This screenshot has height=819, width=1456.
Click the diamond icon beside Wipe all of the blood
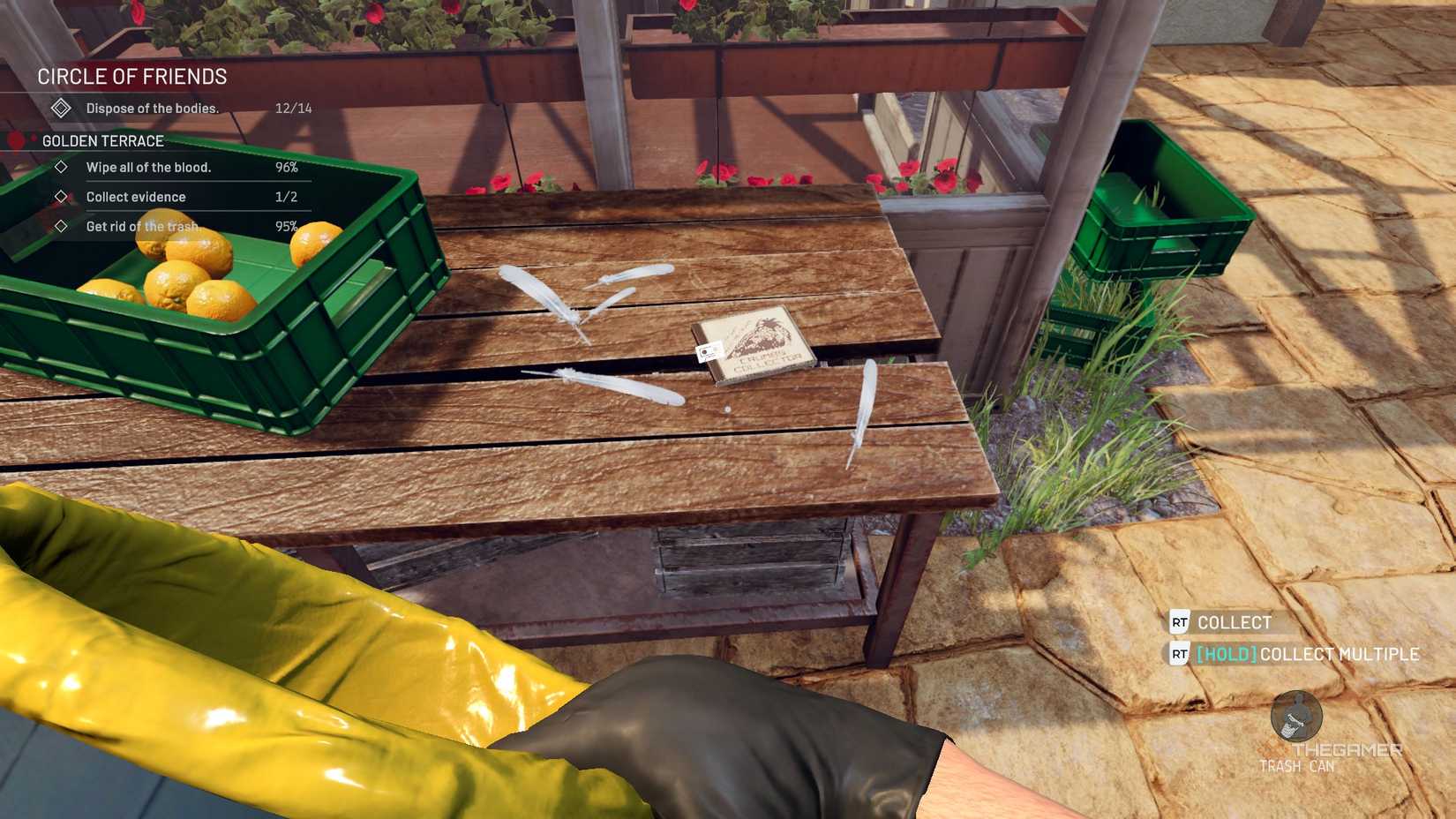(62, 166)
